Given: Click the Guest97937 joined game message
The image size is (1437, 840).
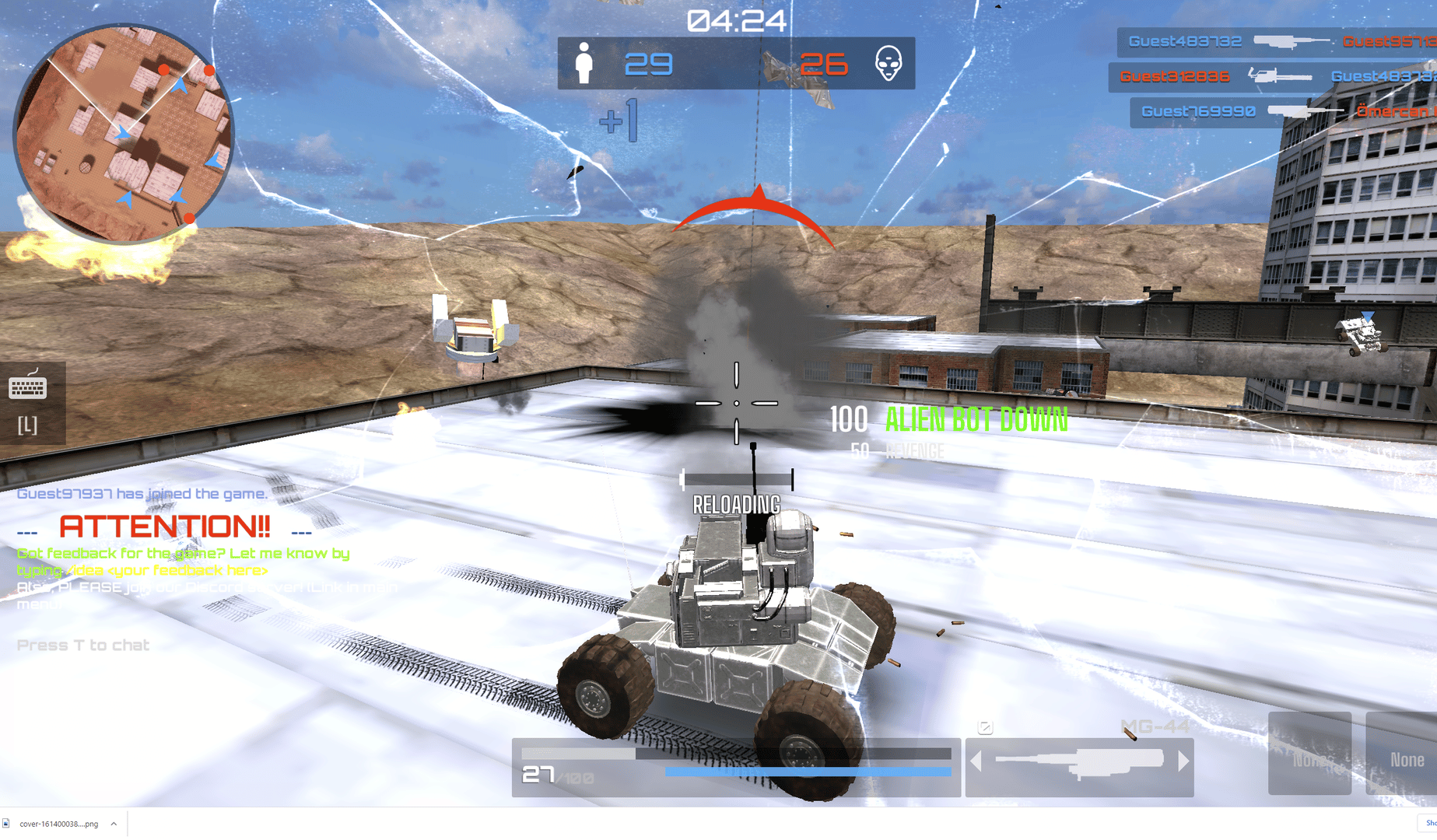Looking at the screenshot, I should pos(141,493).
